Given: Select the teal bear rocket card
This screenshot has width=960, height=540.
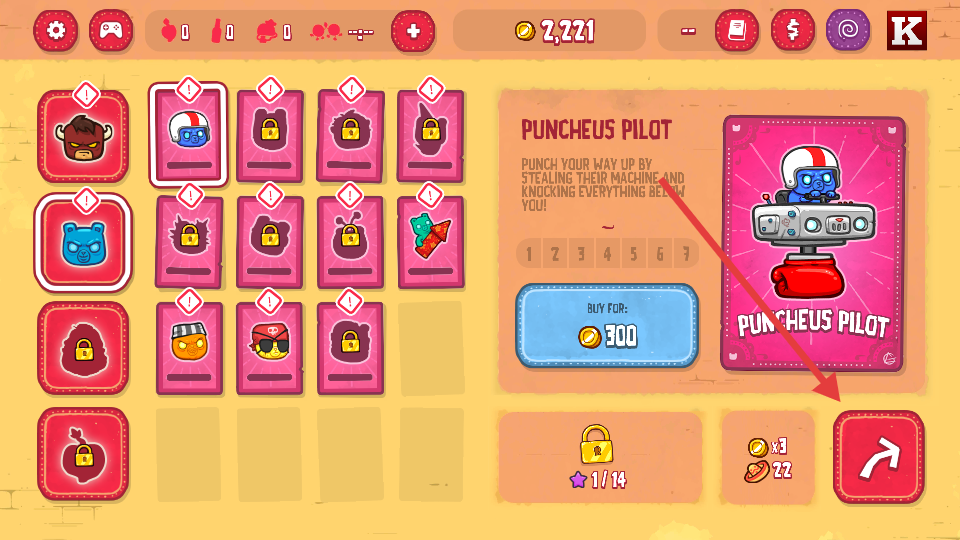Looking at the screenshot, I should (430, 242).
